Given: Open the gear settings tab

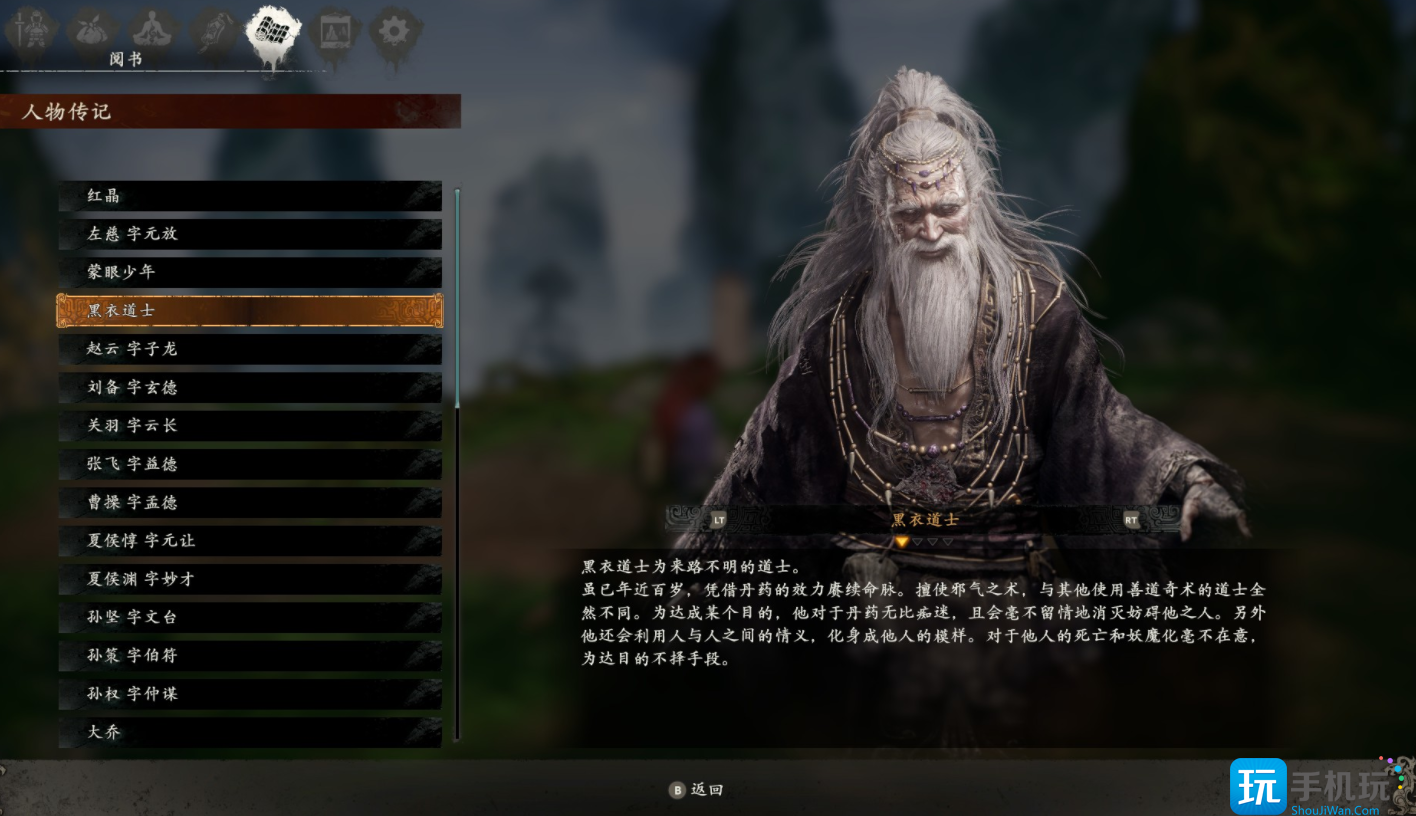Looking at the screenshot, I should tap(395, 32).
